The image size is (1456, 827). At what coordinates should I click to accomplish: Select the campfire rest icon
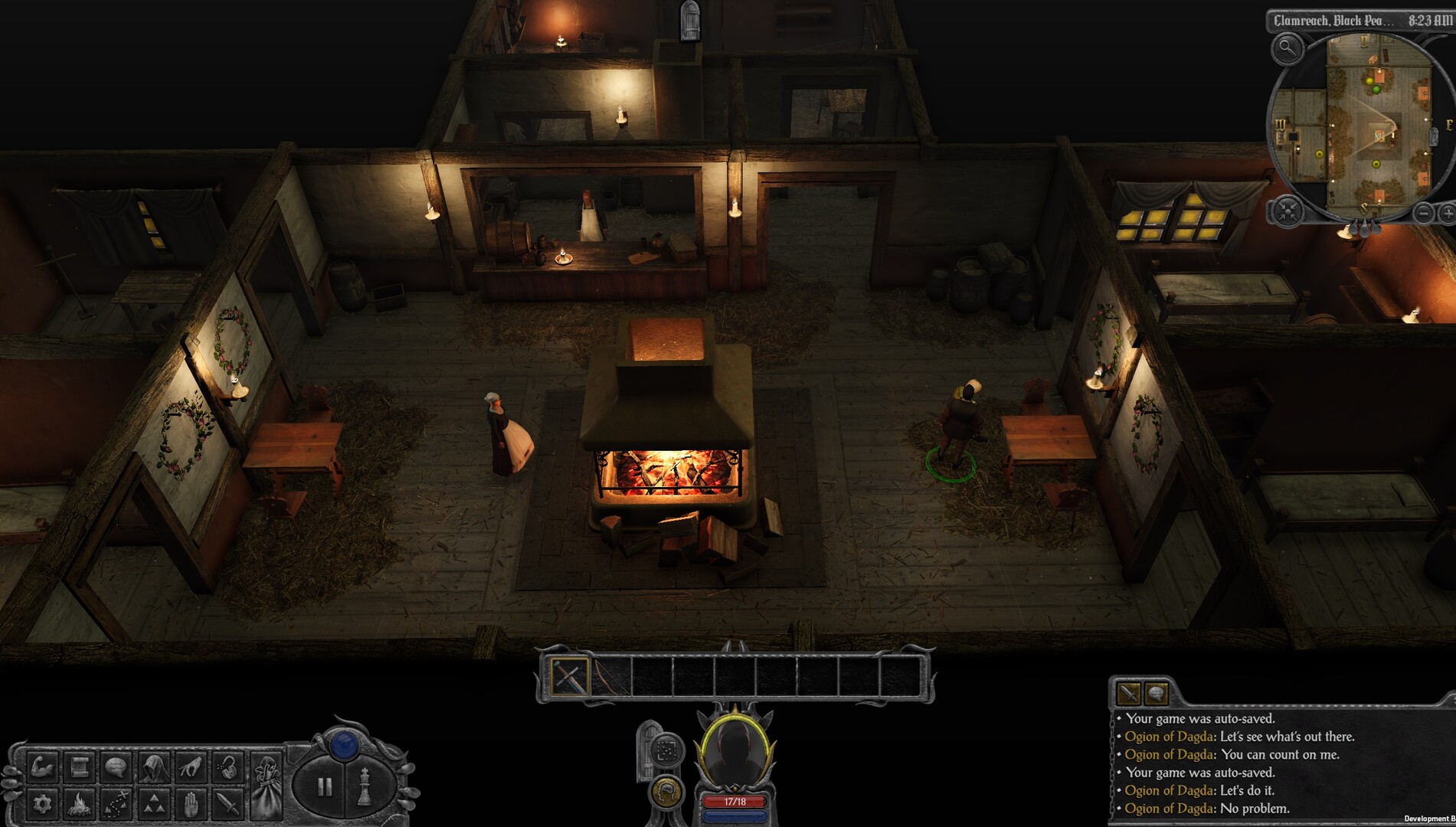click(79, 805)
